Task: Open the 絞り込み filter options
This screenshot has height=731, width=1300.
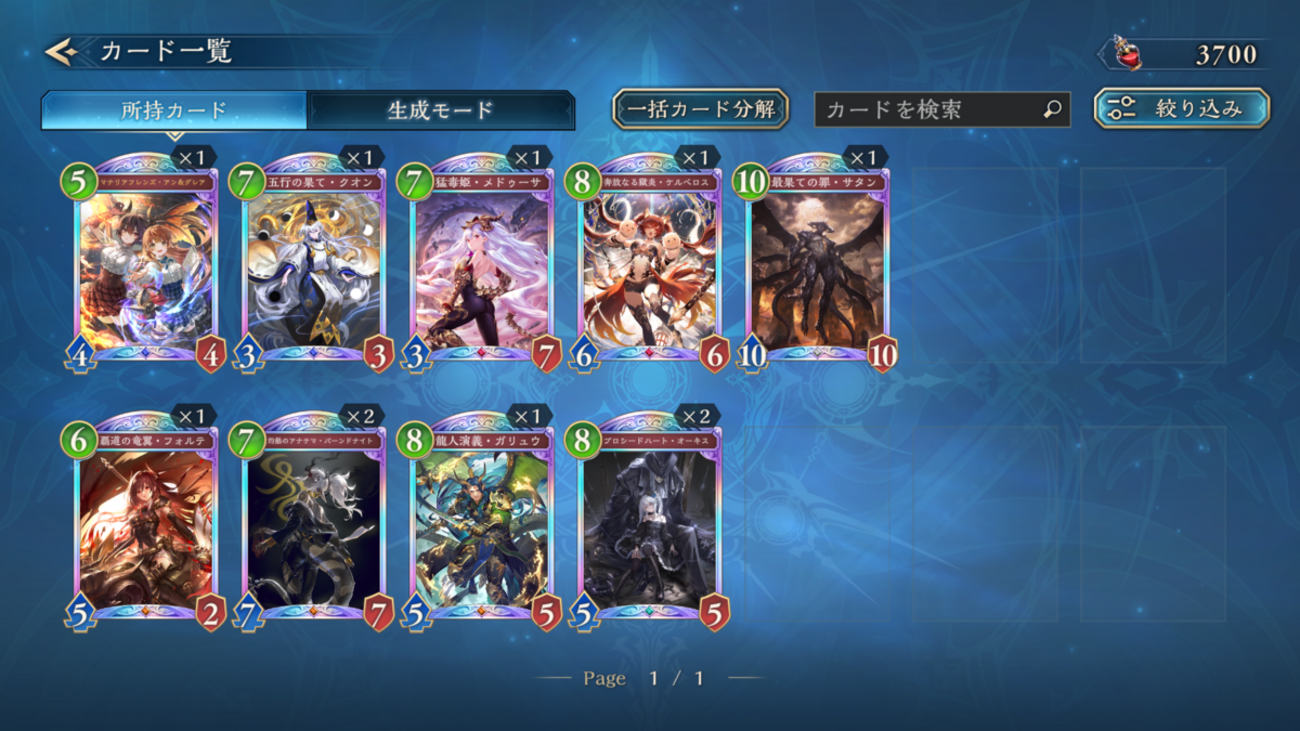Action: coord(1181,109)
